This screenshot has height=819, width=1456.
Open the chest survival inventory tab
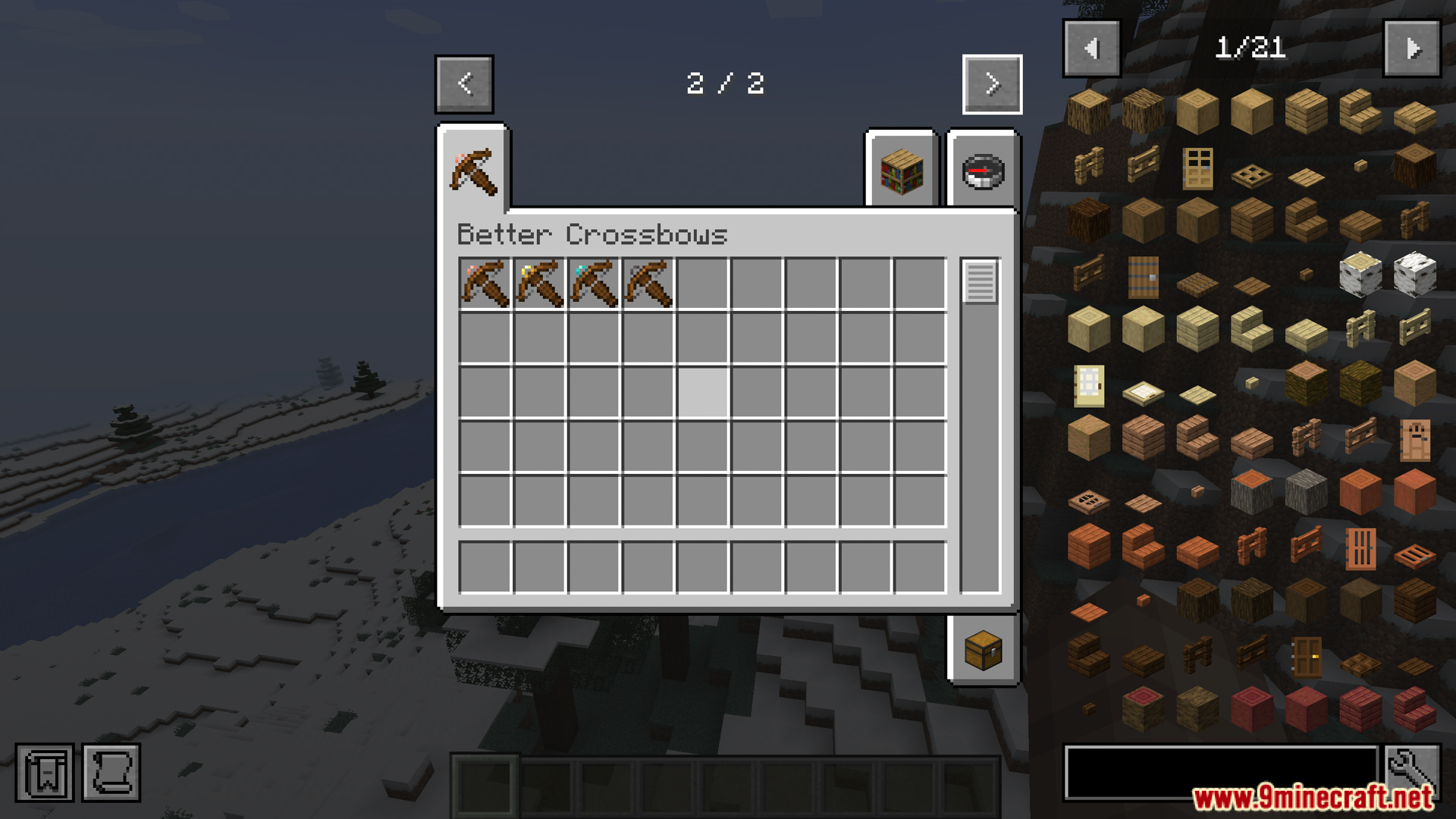[x=983, y=650]
